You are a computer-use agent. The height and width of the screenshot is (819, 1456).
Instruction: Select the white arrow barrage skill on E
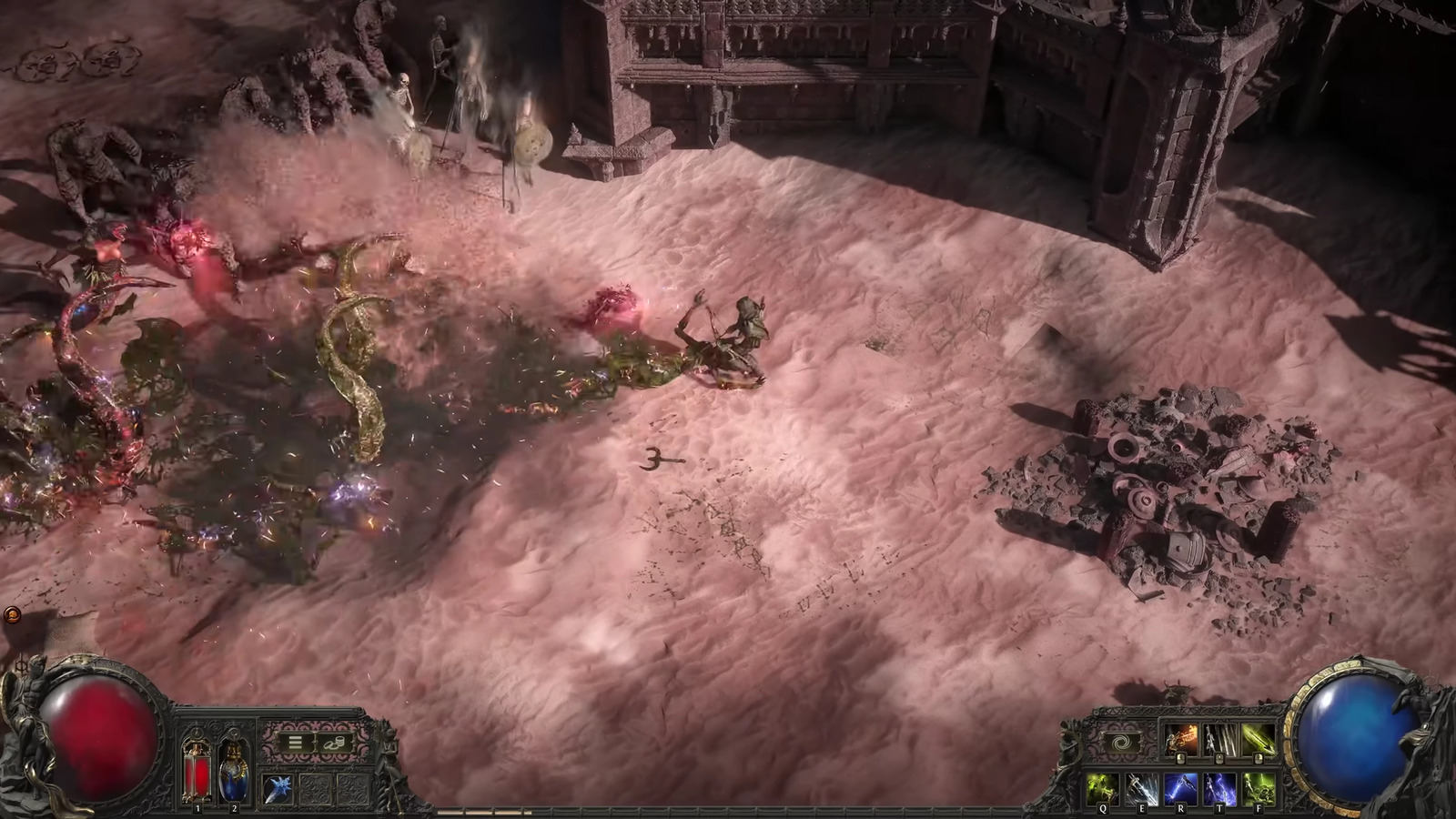(1142, 788)
